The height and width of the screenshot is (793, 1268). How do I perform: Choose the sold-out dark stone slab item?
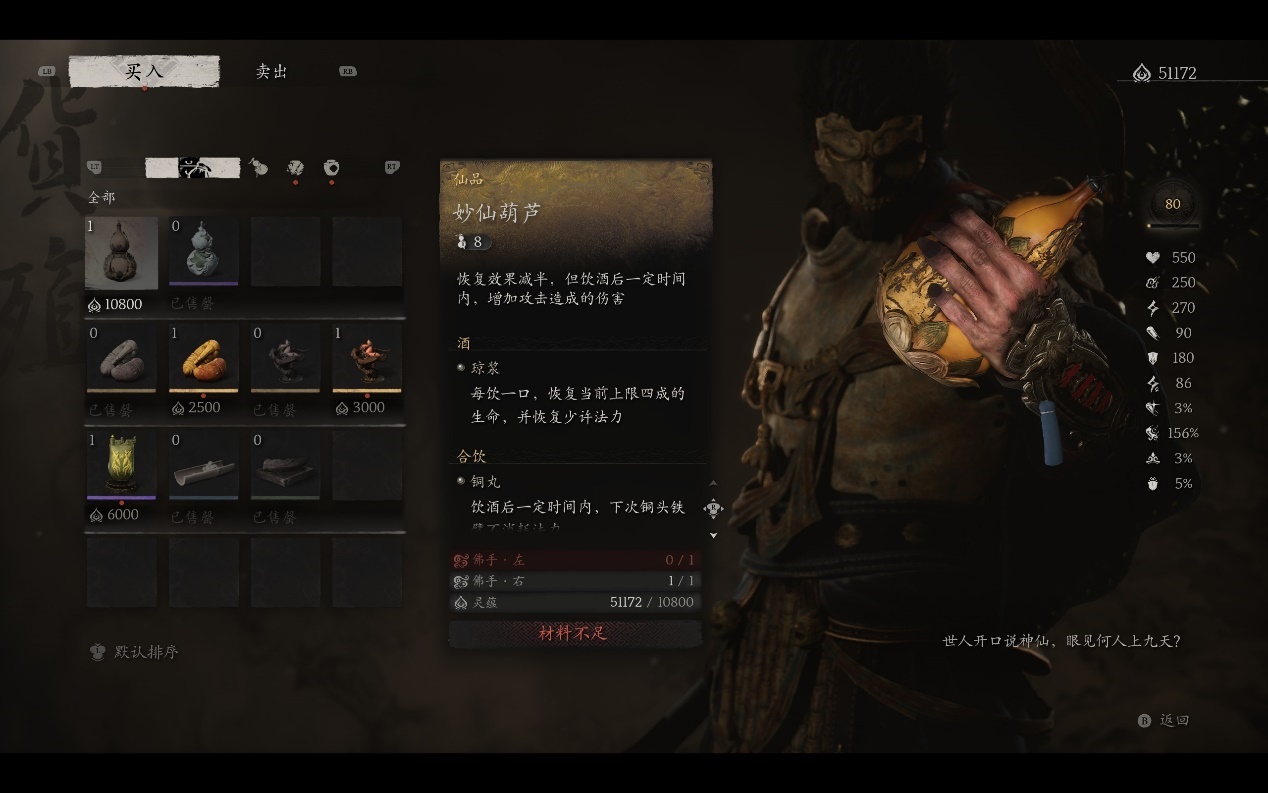(x=285, y=466)
